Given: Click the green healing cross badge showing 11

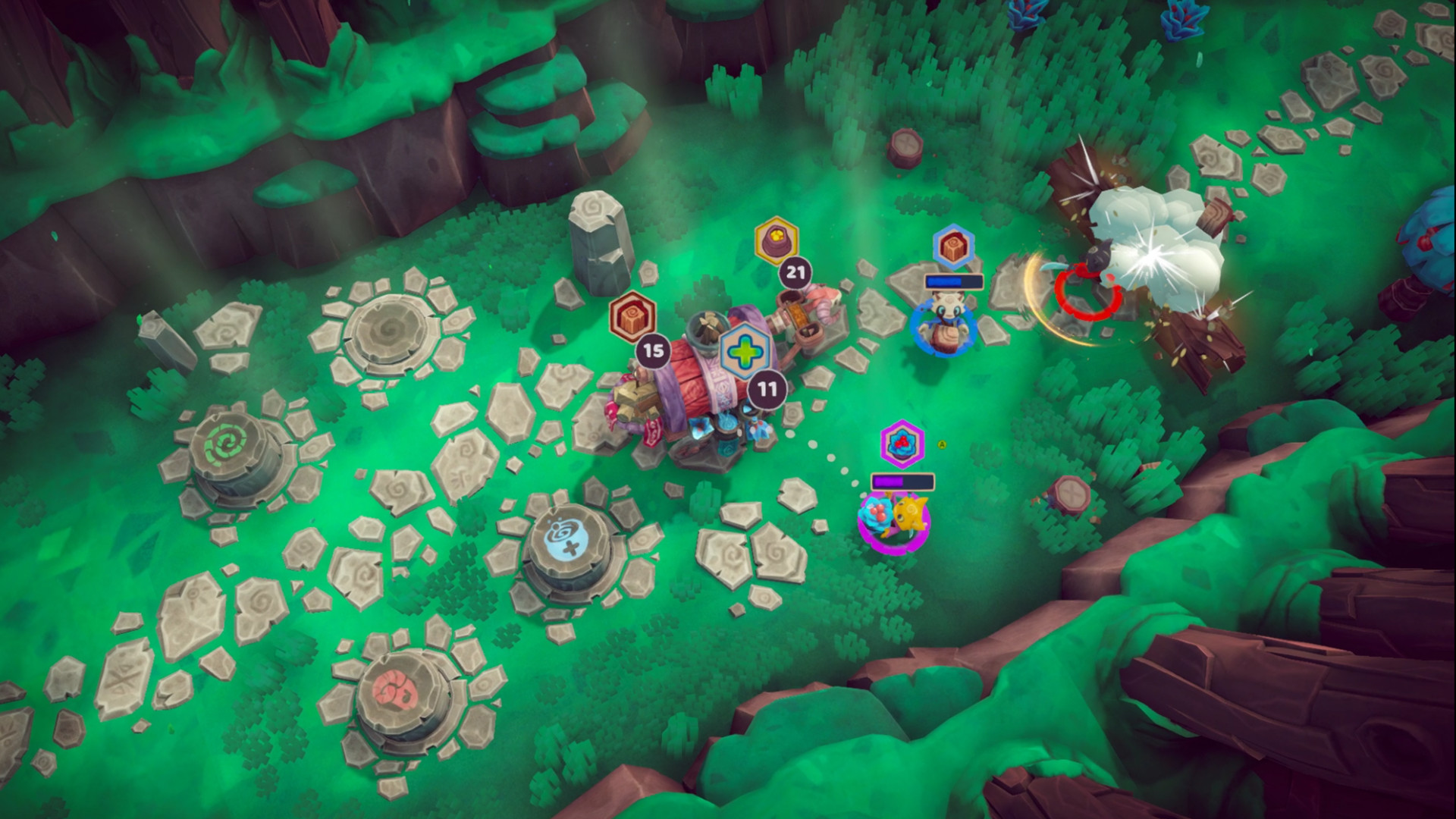Looking at the screenshot, I should 745,350.
